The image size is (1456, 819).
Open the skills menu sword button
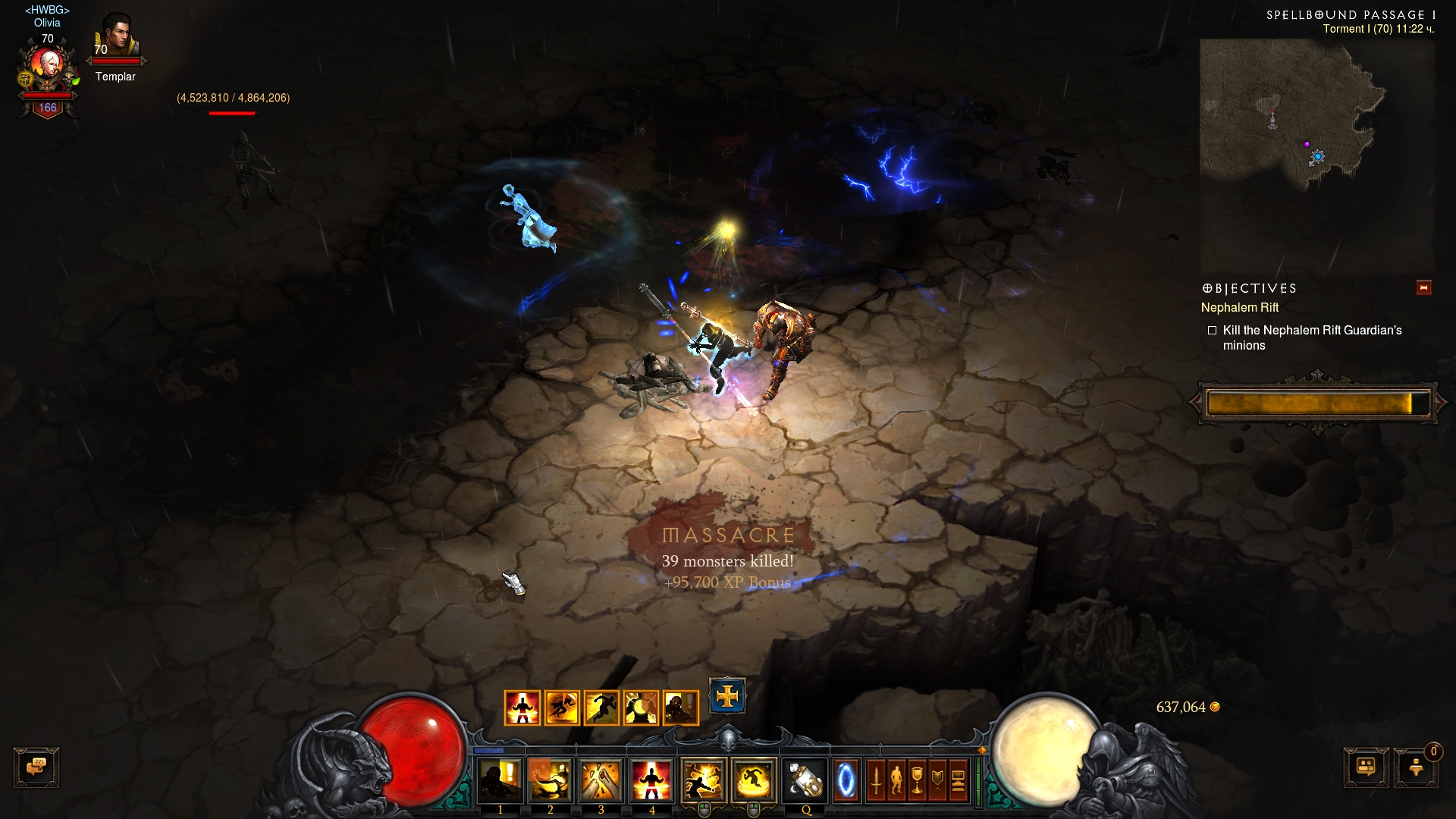(x=876, y=780)
